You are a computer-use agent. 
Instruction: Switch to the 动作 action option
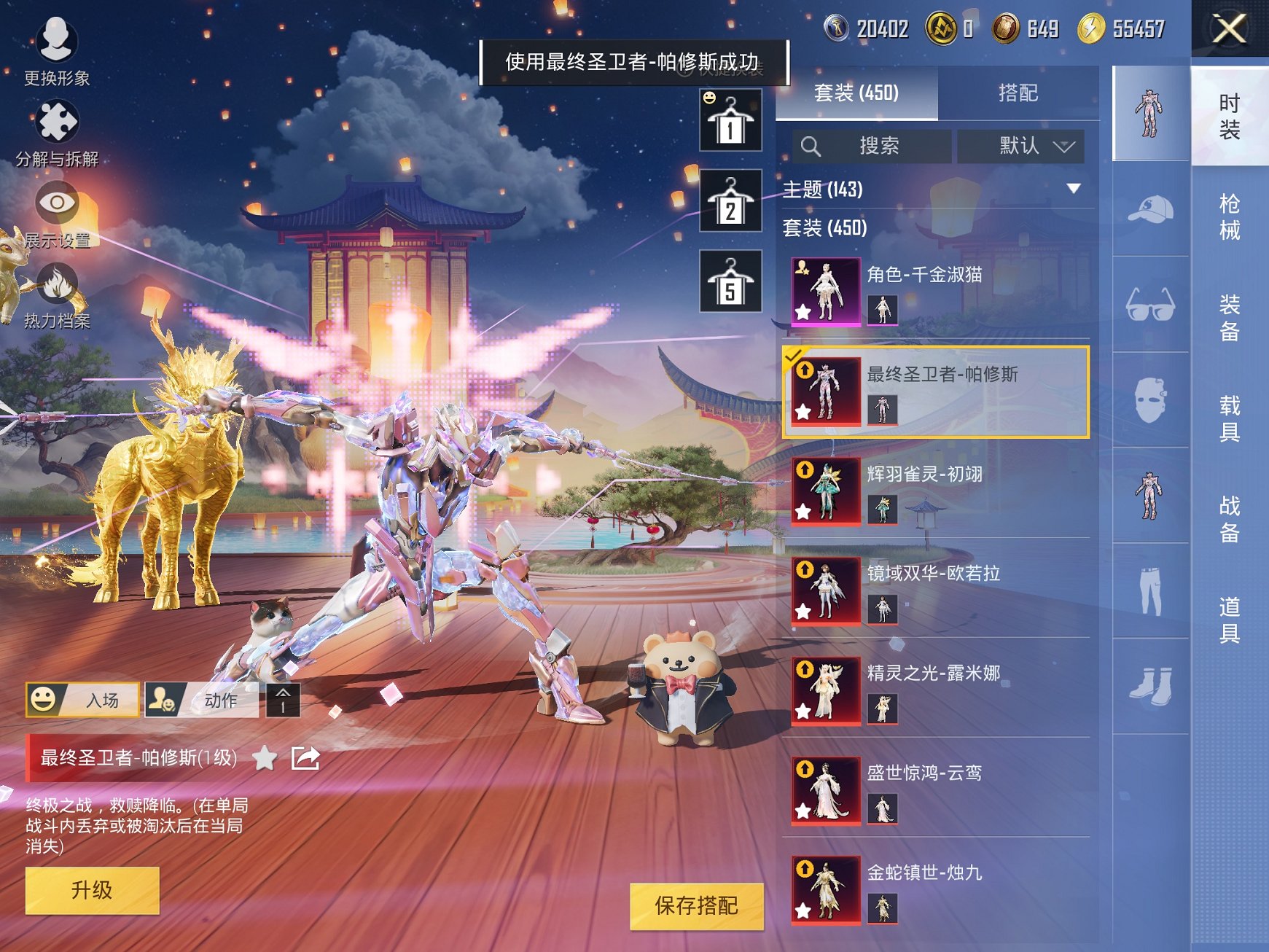click(x=201, y=698)
